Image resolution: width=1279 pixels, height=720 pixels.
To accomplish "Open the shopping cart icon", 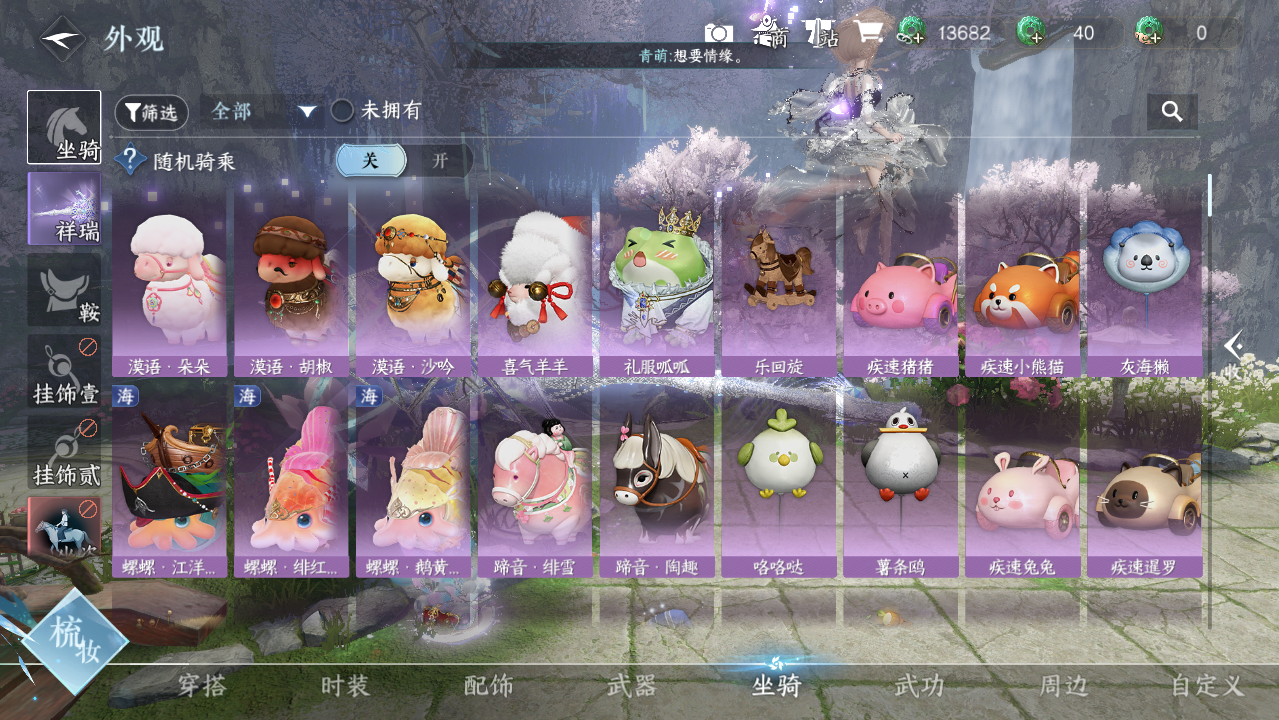I will tap(868, 33).
